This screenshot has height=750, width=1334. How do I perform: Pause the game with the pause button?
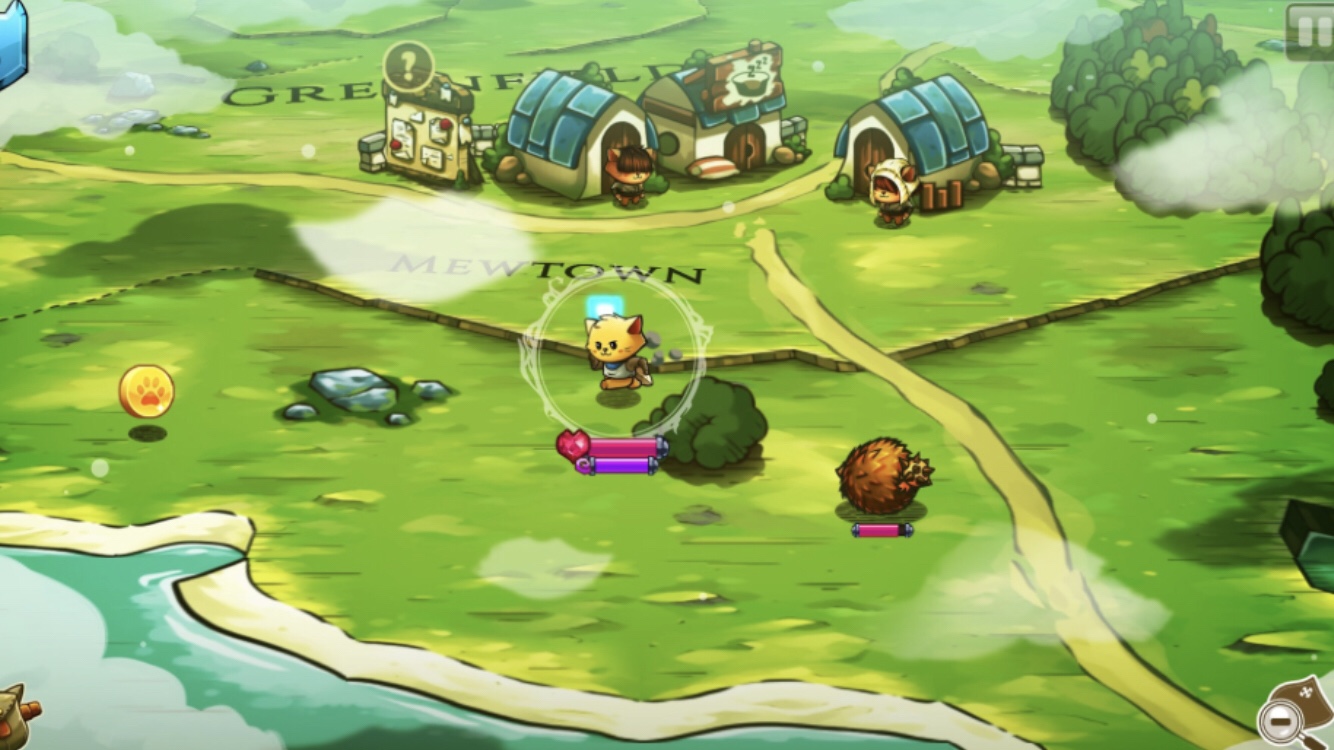(x=1310, y=30)
